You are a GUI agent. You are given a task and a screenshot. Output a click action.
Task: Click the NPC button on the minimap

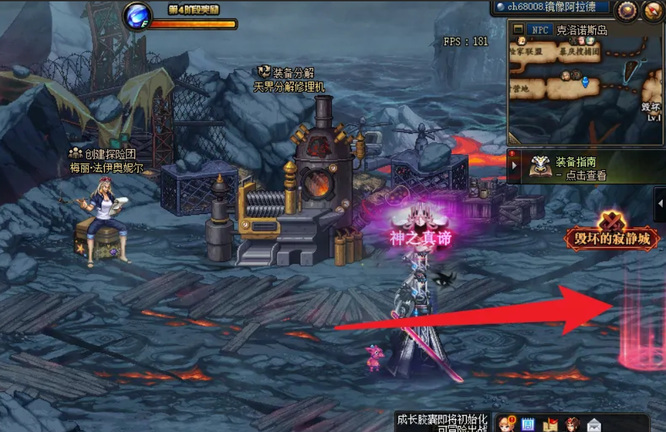[x=538, y=29]
